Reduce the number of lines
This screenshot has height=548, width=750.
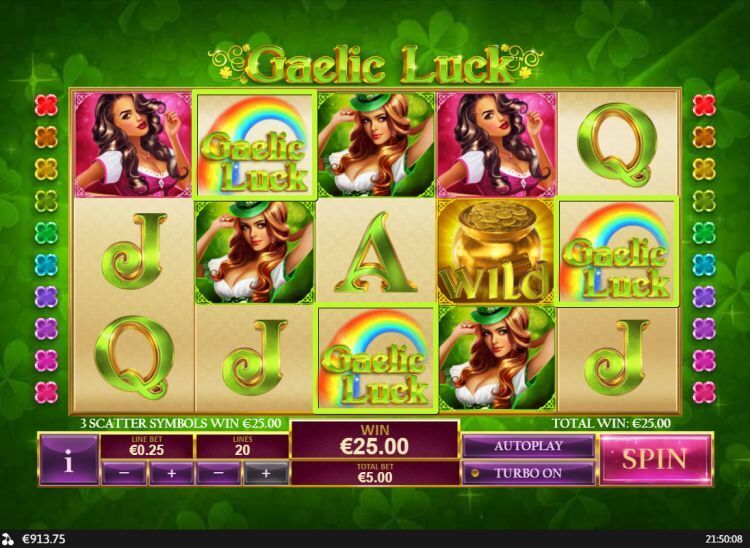(x=218, y=473)
